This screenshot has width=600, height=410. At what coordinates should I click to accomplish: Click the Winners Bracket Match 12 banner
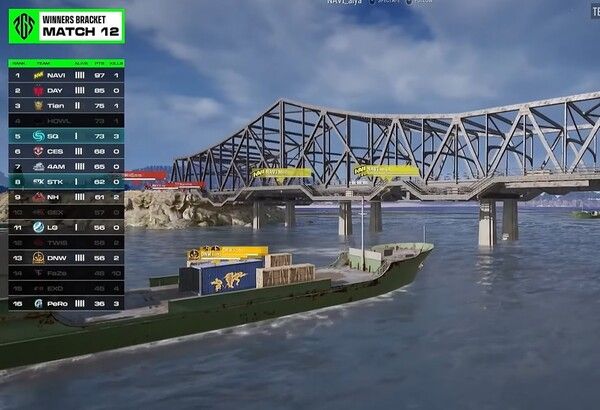click(x=66, y=26)
